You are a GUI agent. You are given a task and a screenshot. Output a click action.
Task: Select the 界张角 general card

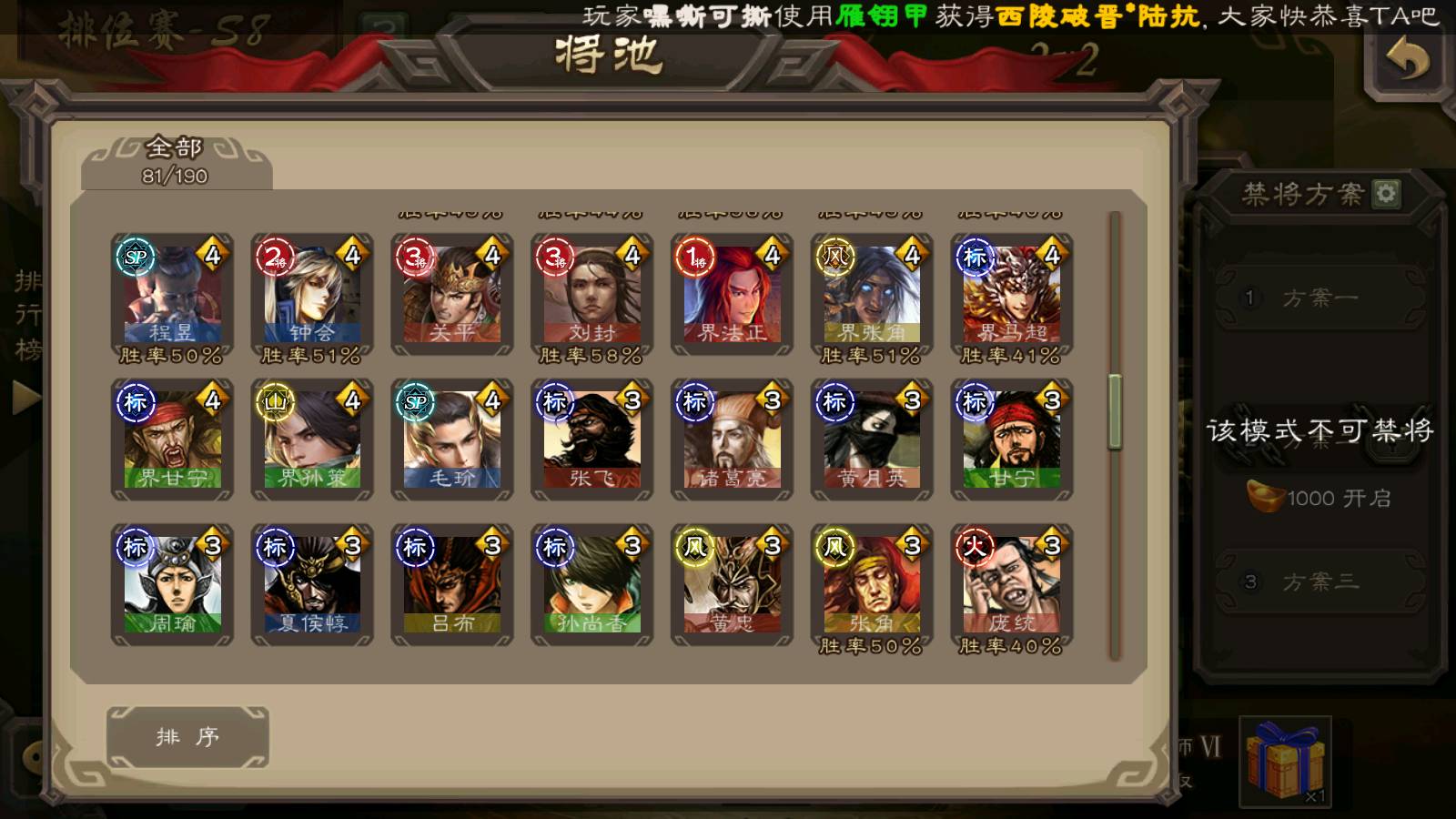(x=872, y=296)
